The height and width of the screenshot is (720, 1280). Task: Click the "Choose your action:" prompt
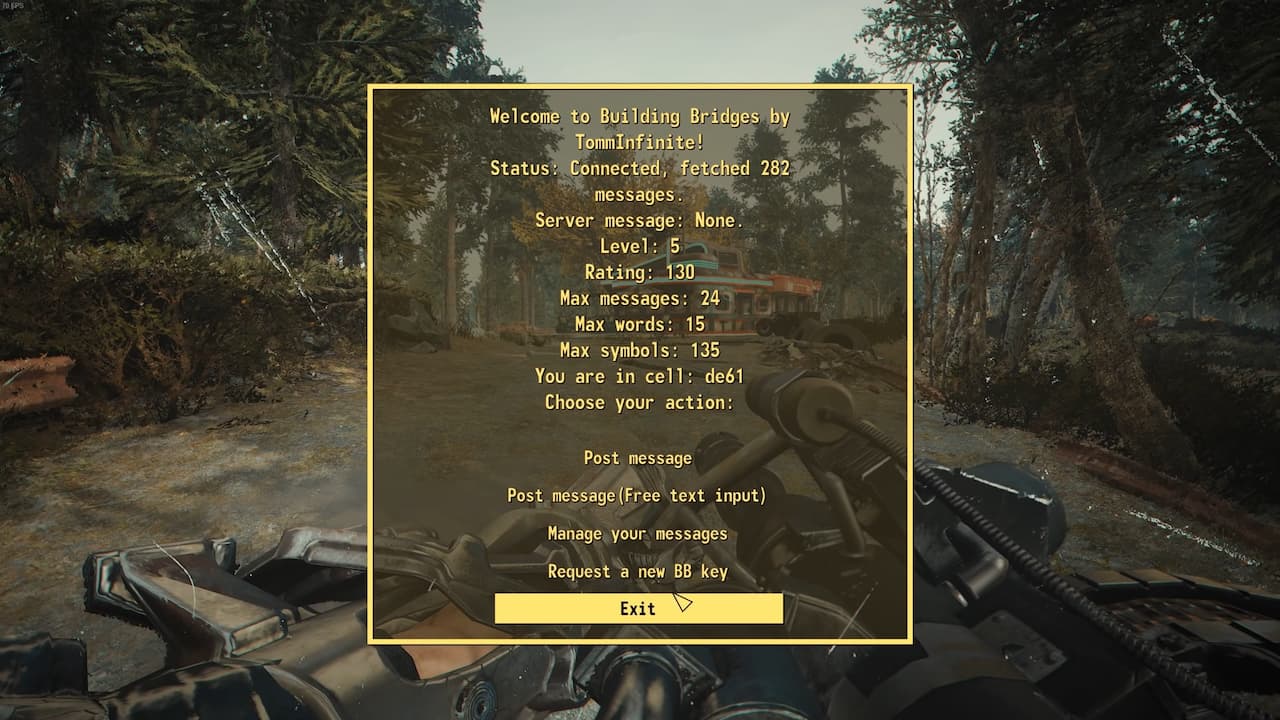point(638,402)
